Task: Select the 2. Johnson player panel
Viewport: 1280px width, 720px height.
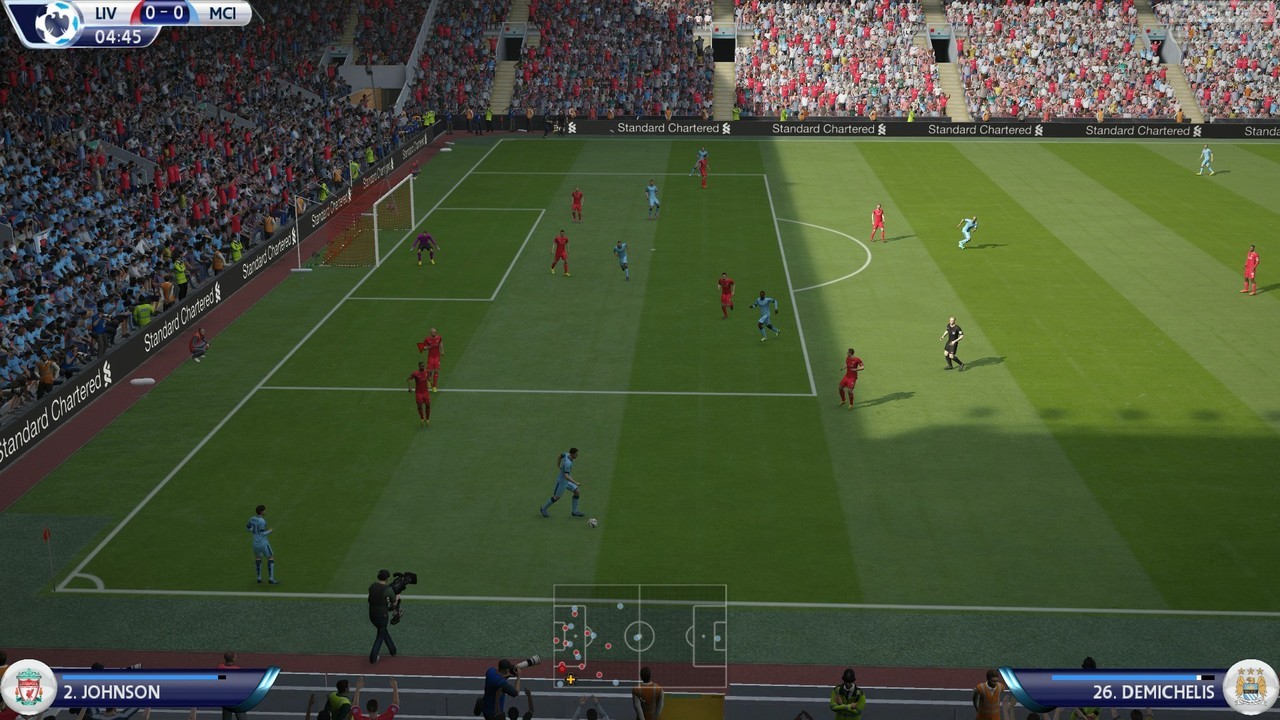Action: [150, 691]
